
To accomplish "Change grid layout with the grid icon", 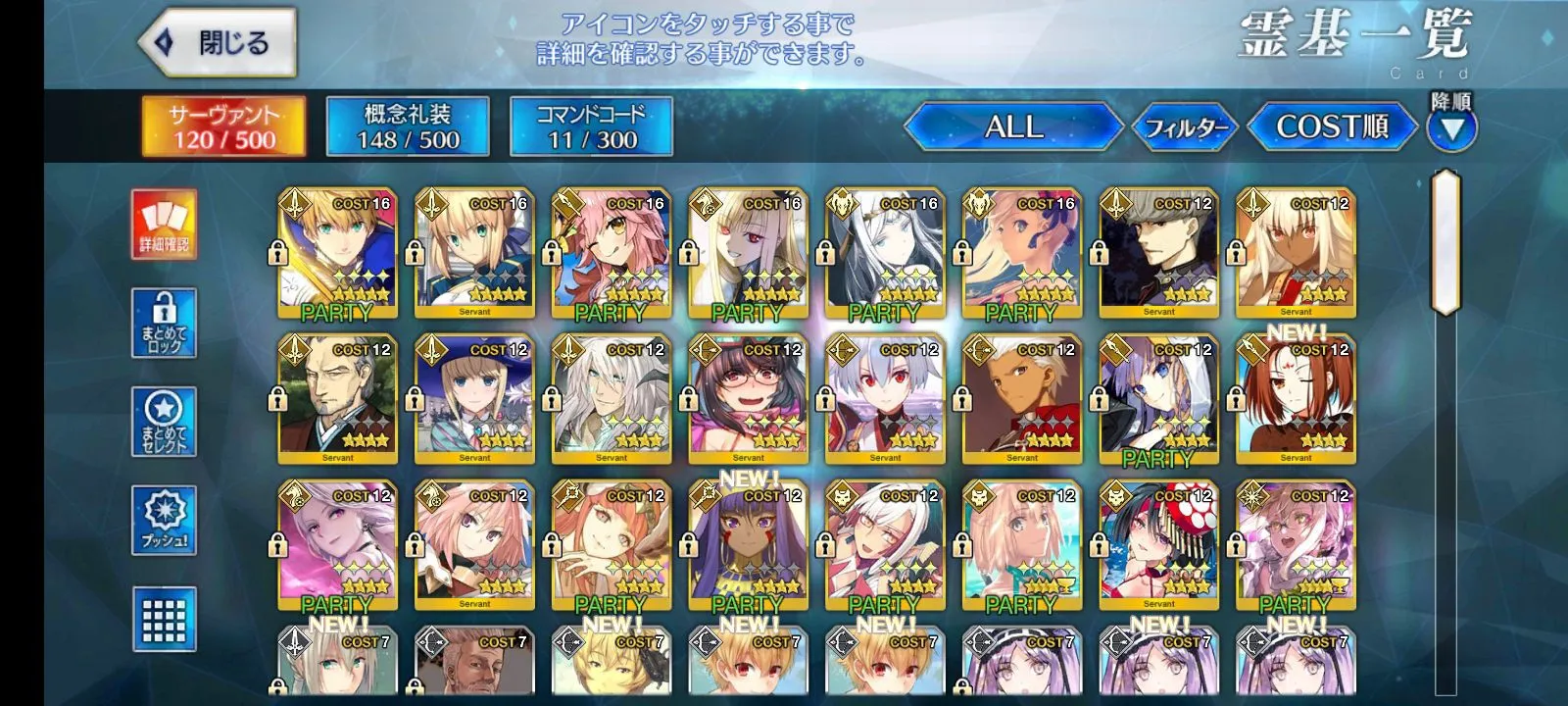I will click(164, 618).
